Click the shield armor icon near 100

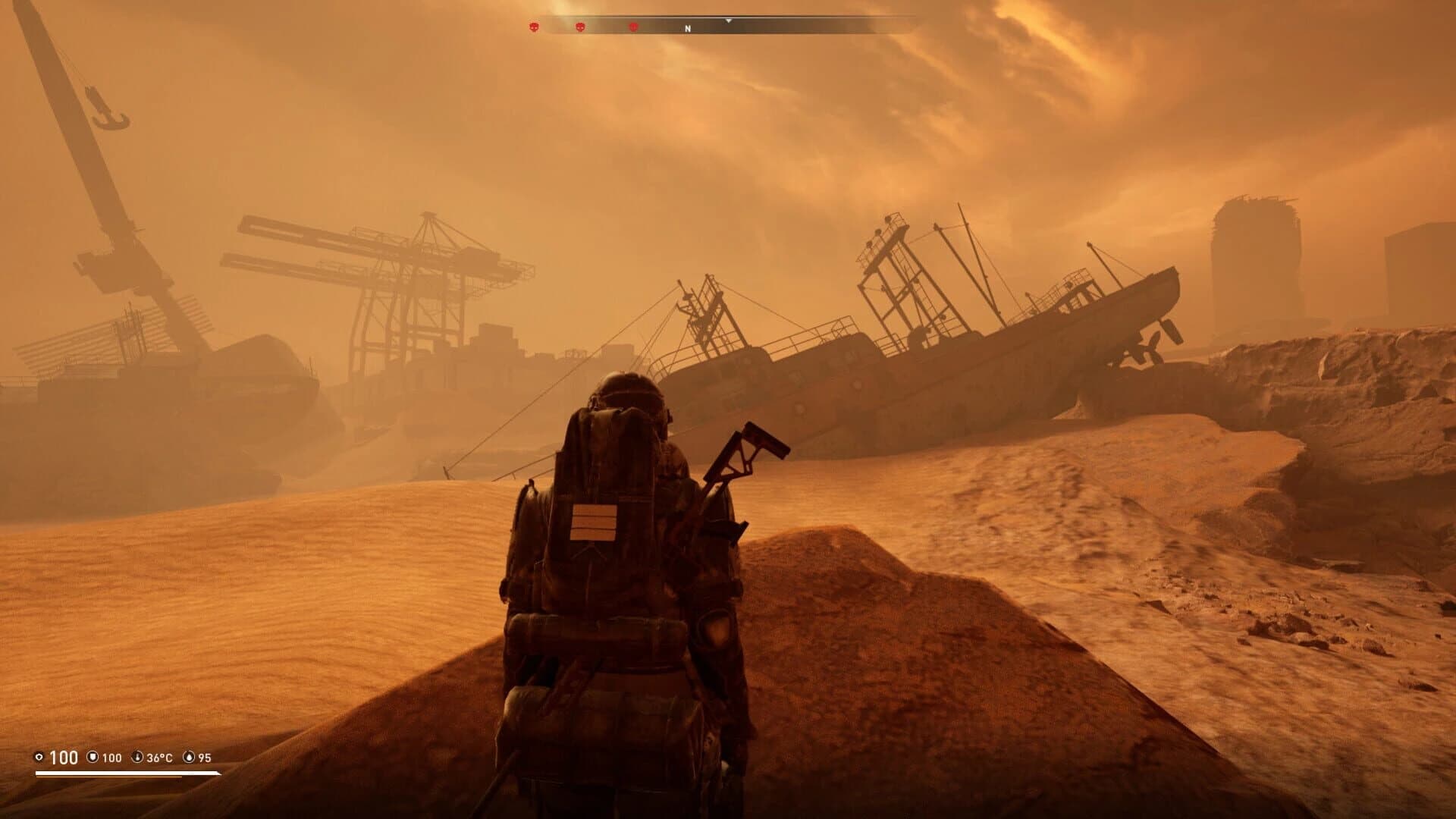pos(93,758)
